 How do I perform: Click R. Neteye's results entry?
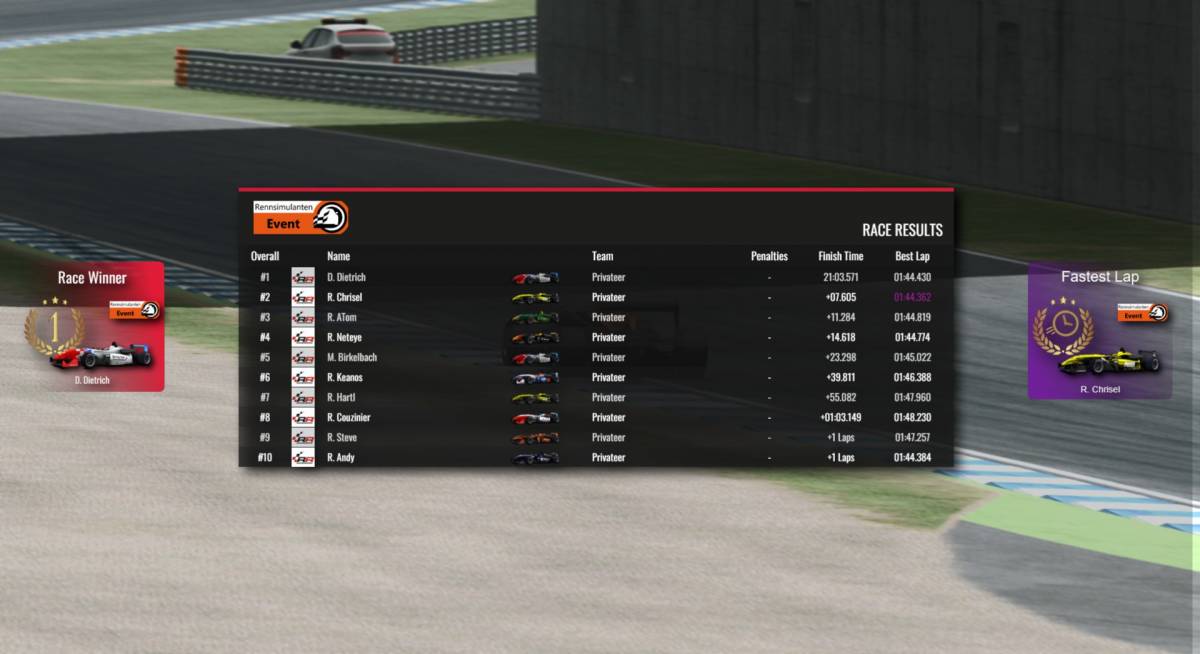tap(595, 337)
